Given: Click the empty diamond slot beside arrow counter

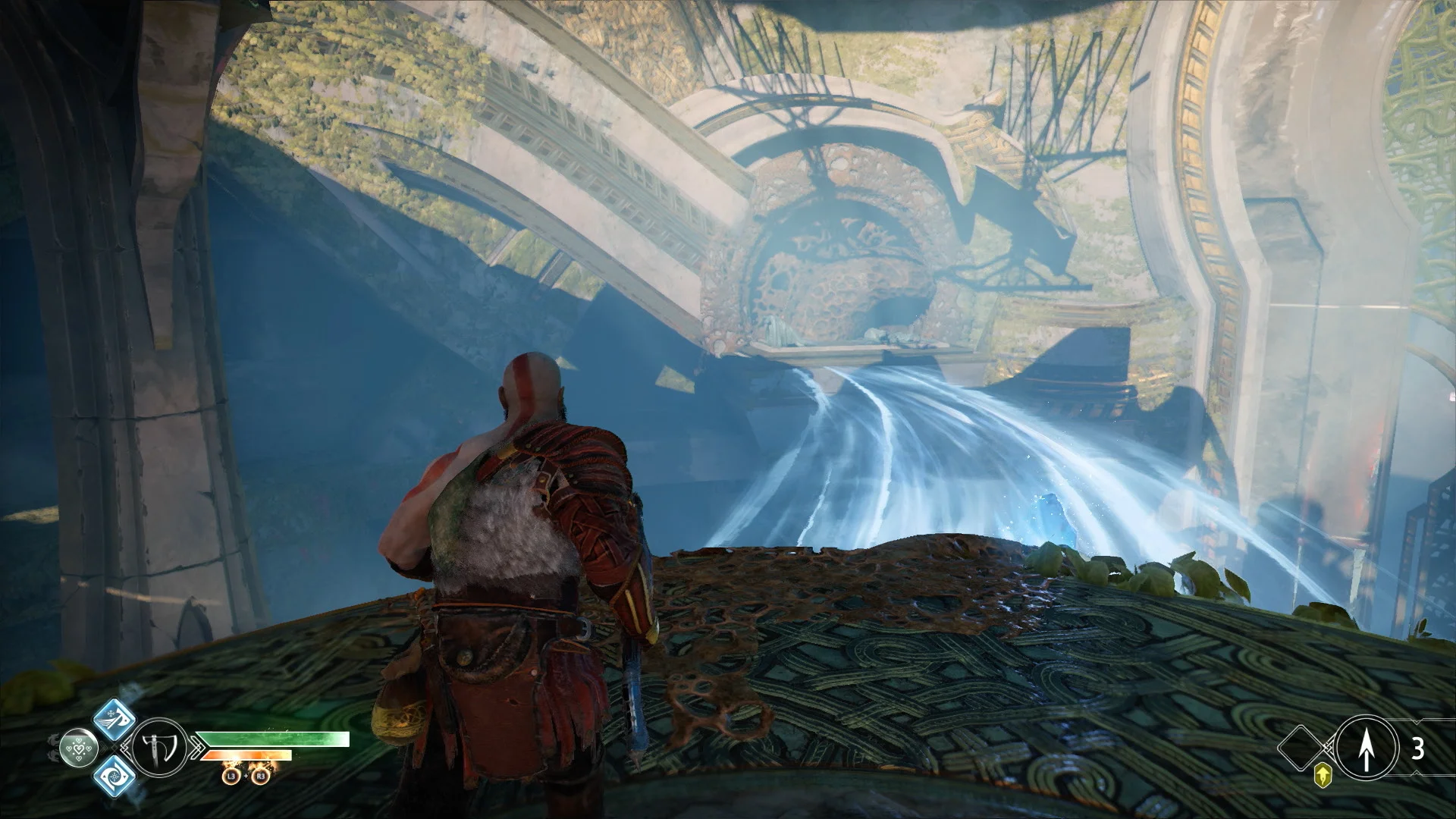Looking at the screenshot, I should 1300,748.
